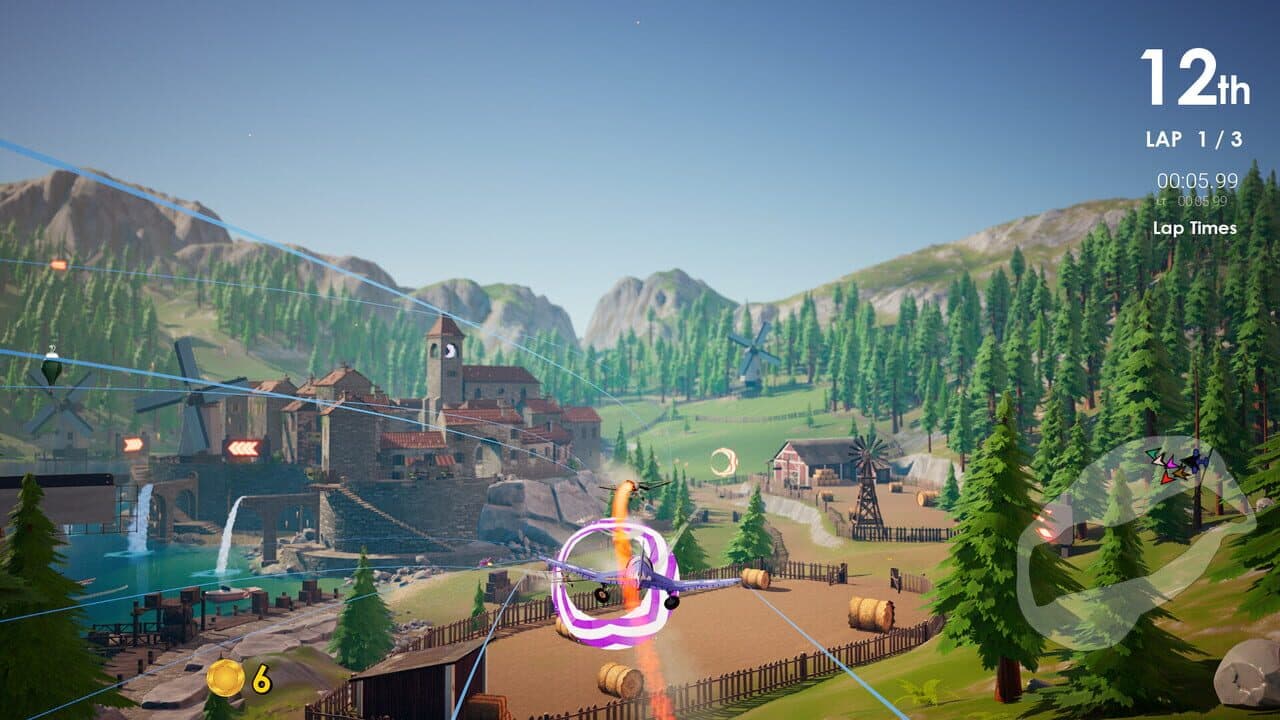Click the white rival arrow on the minimap
1280x720 pixels.
1159,461
